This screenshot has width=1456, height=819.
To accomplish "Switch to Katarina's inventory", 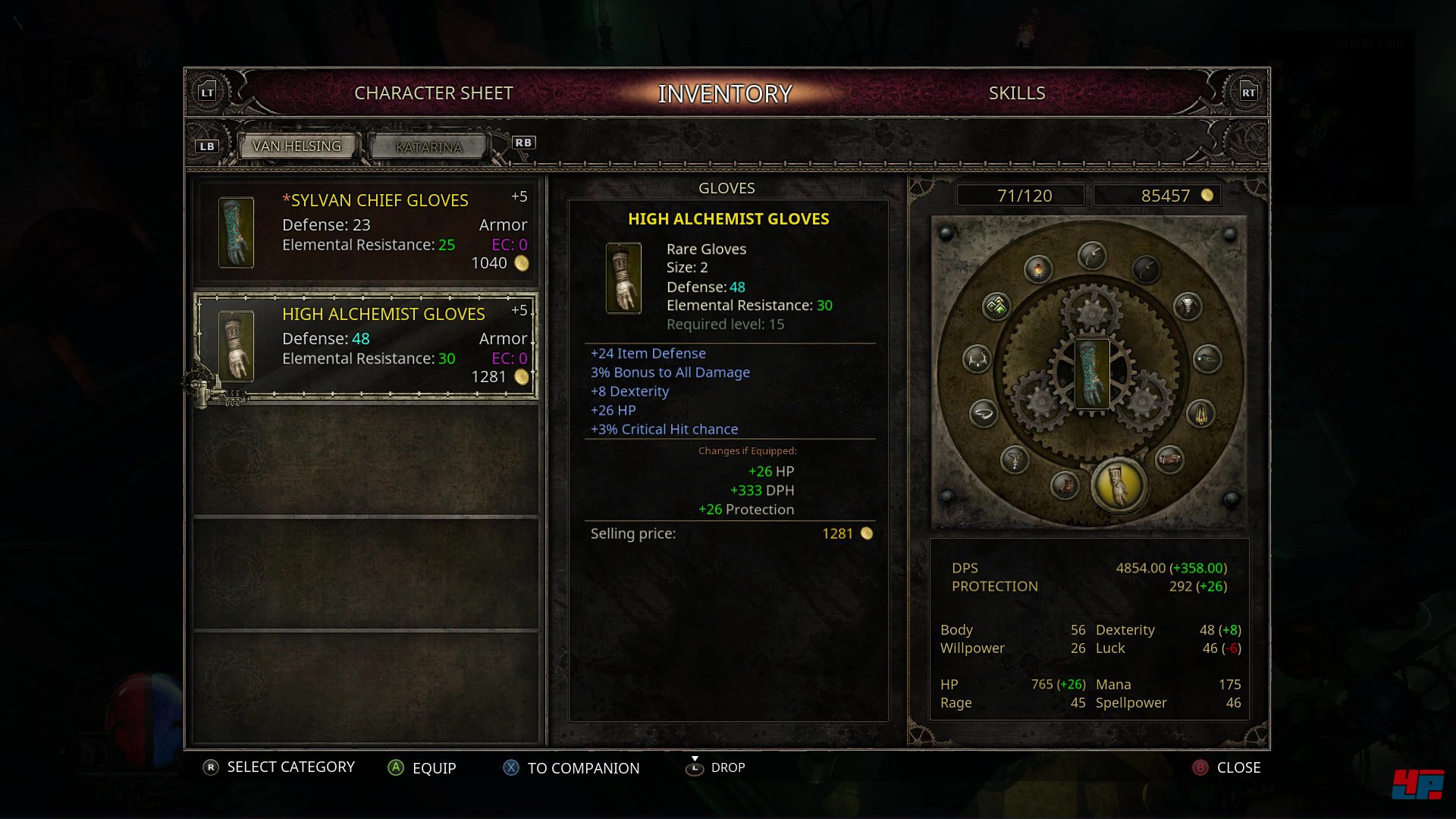I will tap(428, 147).
